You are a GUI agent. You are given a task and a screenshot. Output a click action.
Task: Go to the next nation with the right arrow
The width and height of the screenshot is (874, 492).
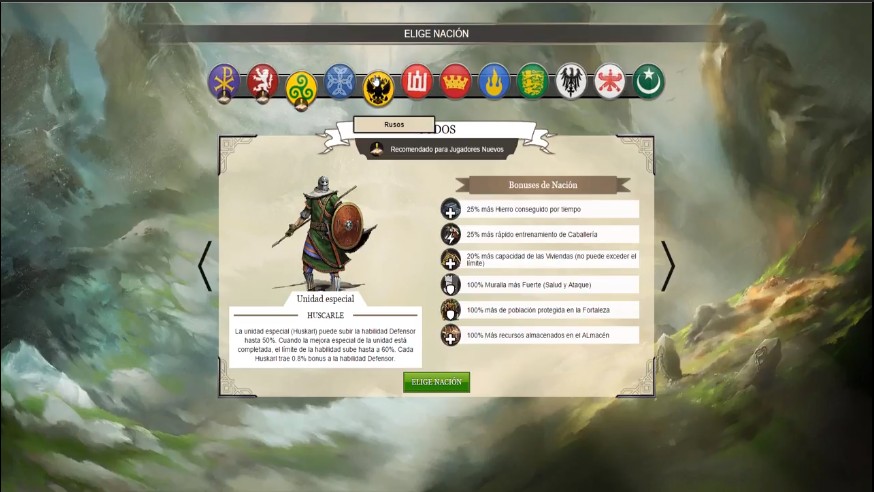pos(667,266)
